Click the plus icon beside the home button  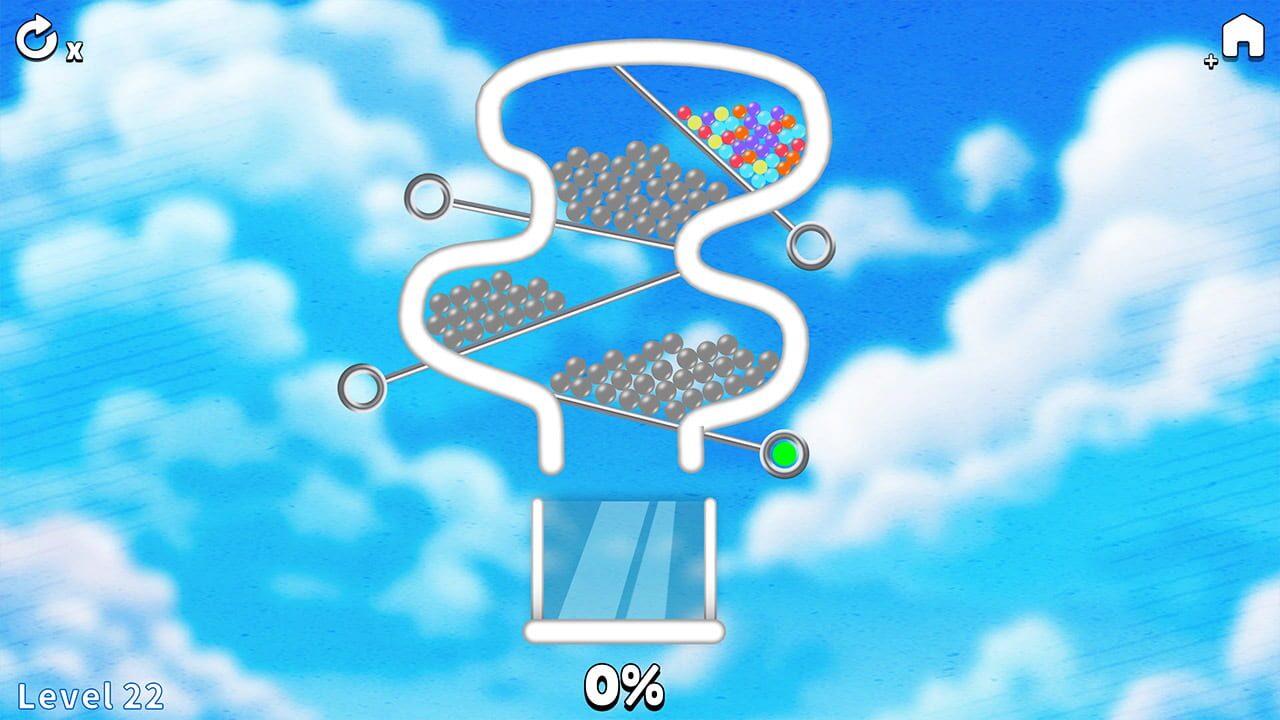[1210, 60]
